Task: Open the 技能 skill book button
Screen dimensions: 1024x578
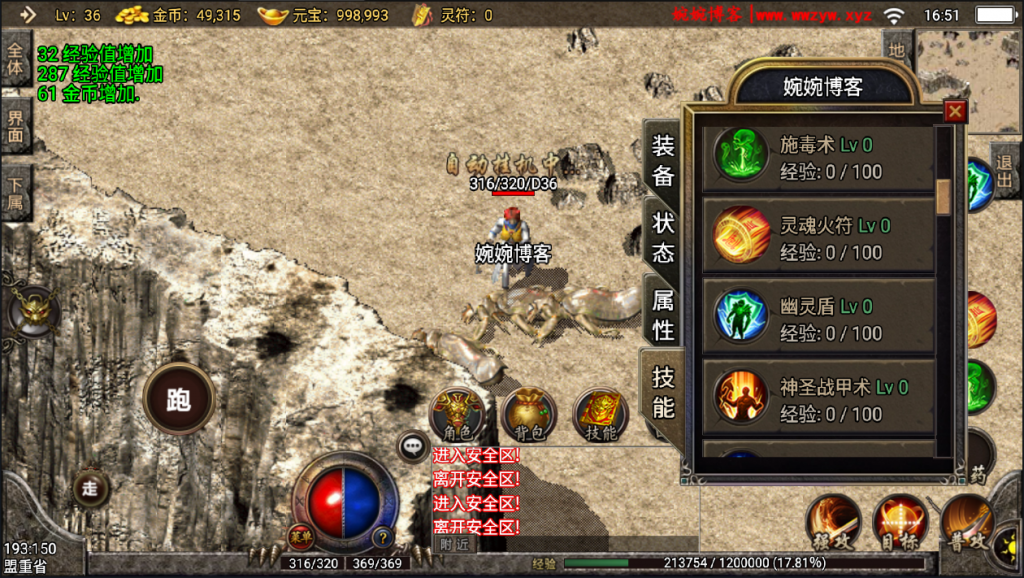Action: click(600, 413)
